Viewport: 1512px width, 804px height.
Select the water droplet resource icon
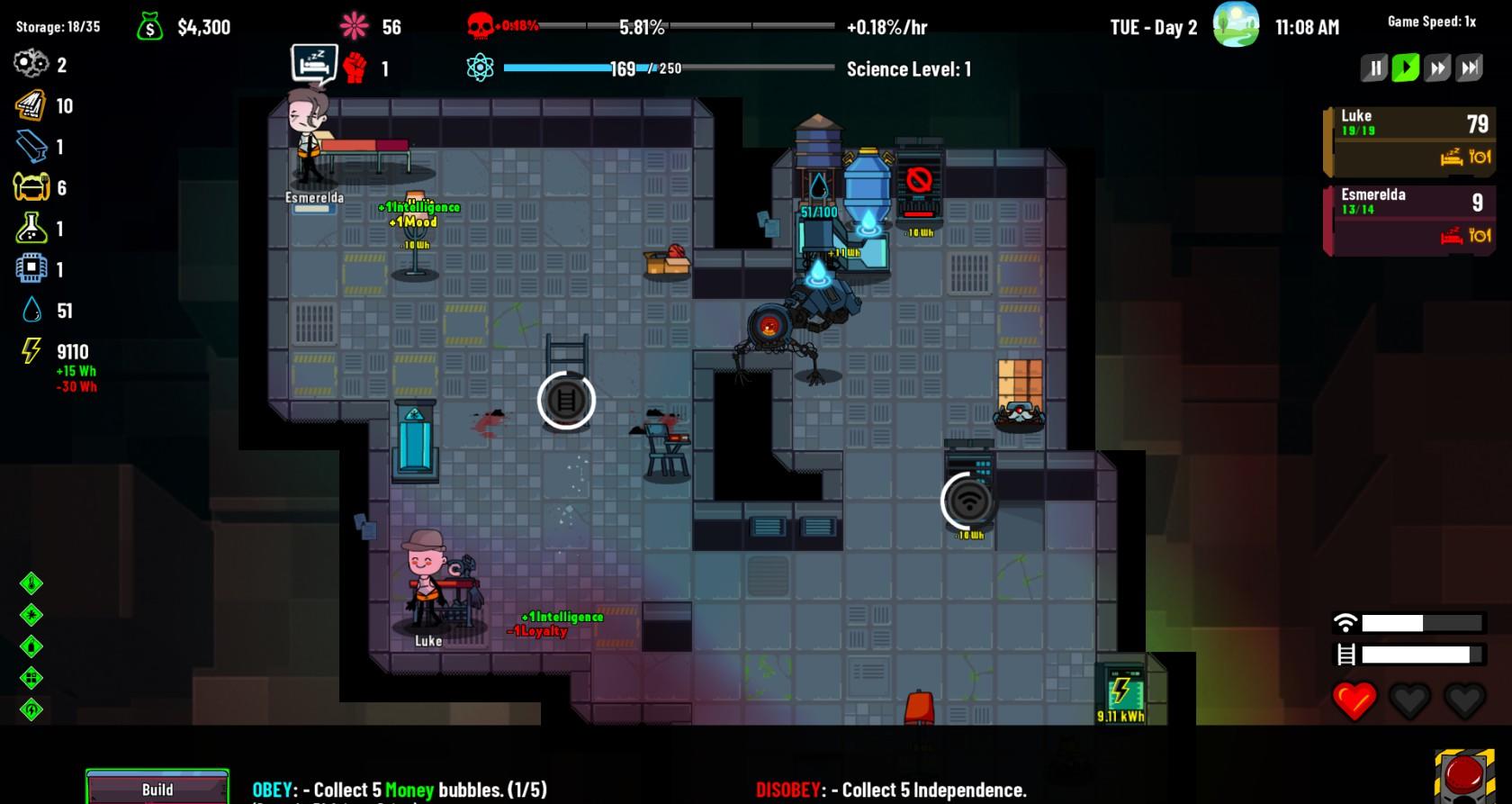point(31,311)
